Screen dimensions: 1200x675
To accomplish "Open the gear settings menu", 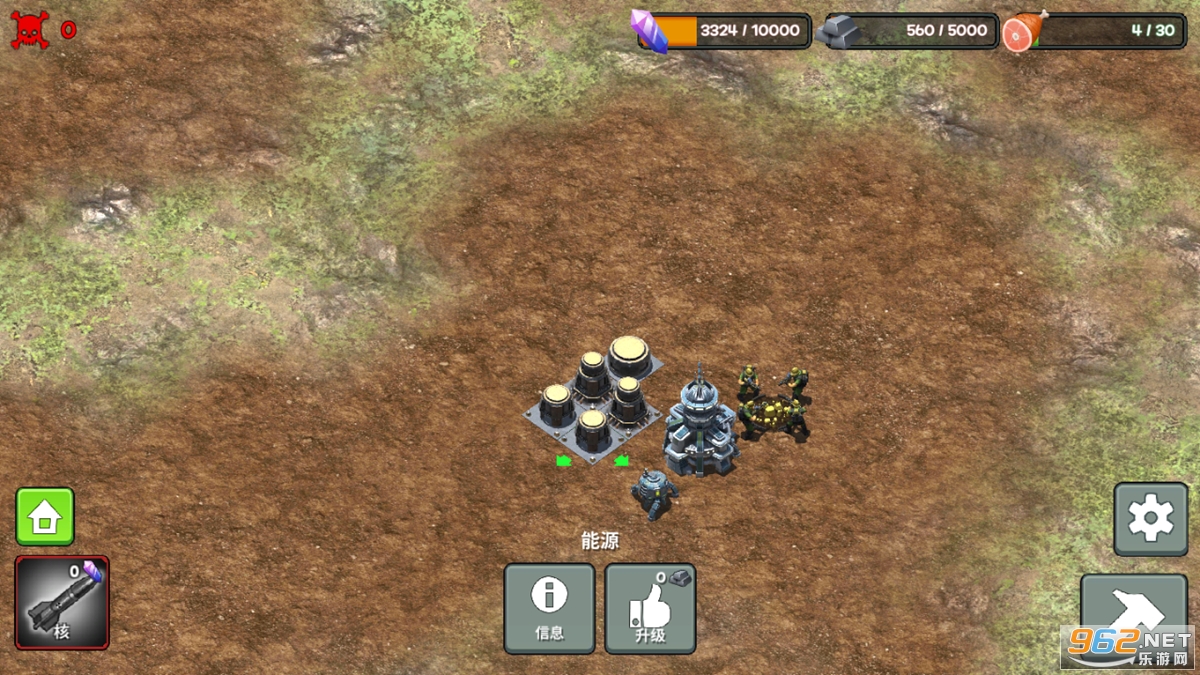I will (x=1150, y=519).
